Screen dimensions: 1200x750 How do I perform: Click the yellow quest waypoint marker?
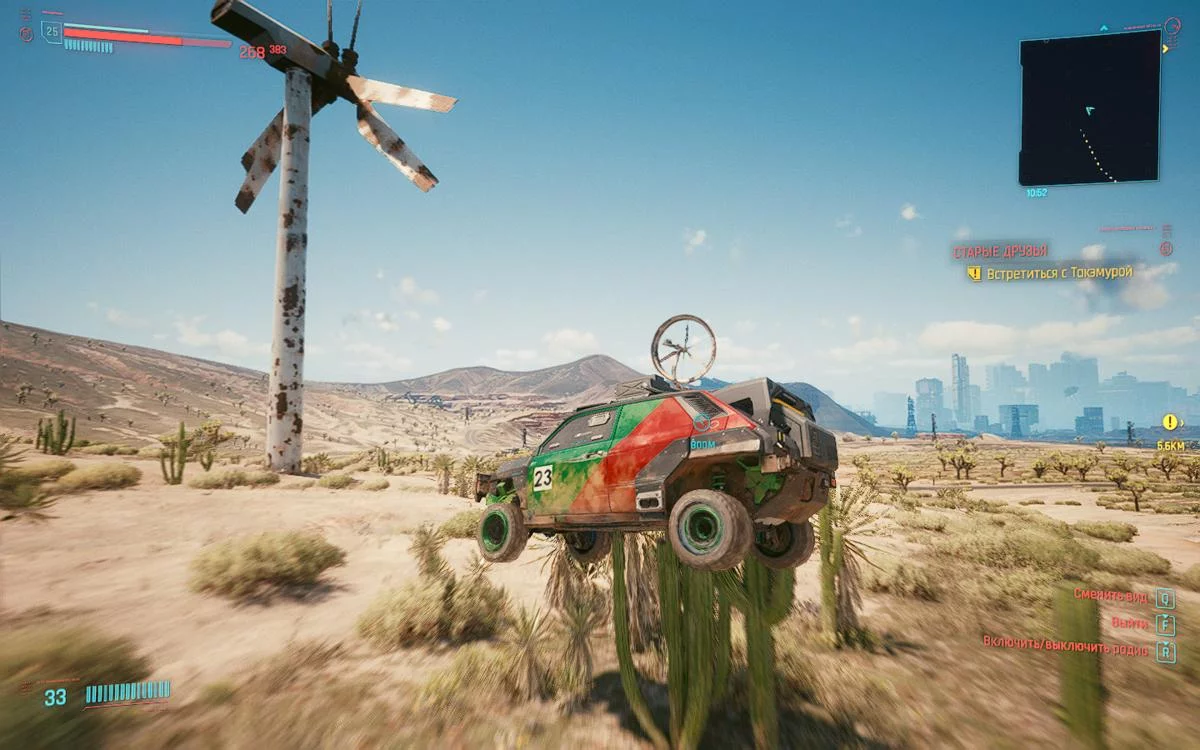pyautogui.click(x=1169, y=422)
